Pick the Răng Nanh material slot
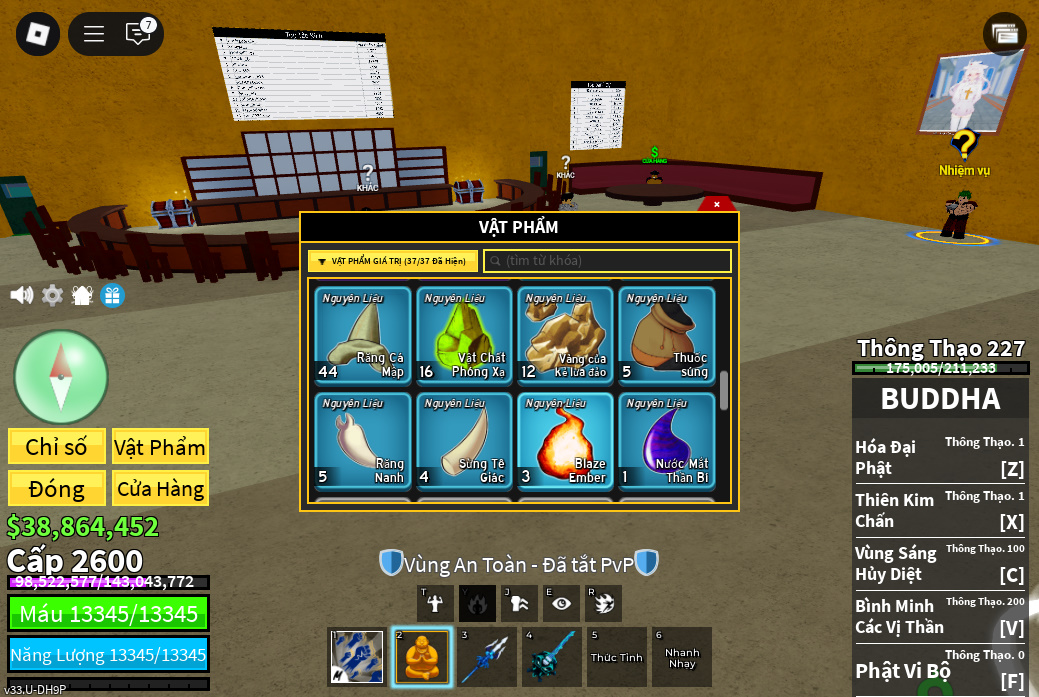The image size is (1039, 697). pyautogui.click(x=363, y=441)
